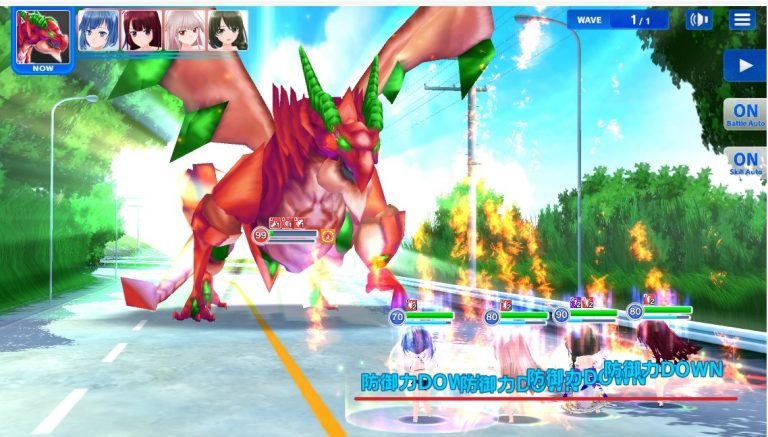Select the blue-haired girl portrait

click(x=98, y=31)
